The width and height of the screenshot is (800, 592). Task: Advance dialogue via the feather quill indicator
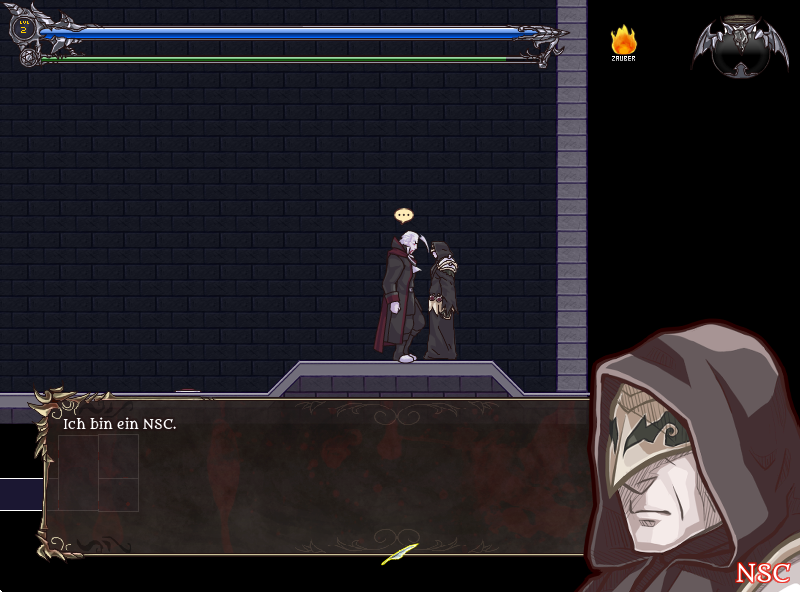coord(399,553)
